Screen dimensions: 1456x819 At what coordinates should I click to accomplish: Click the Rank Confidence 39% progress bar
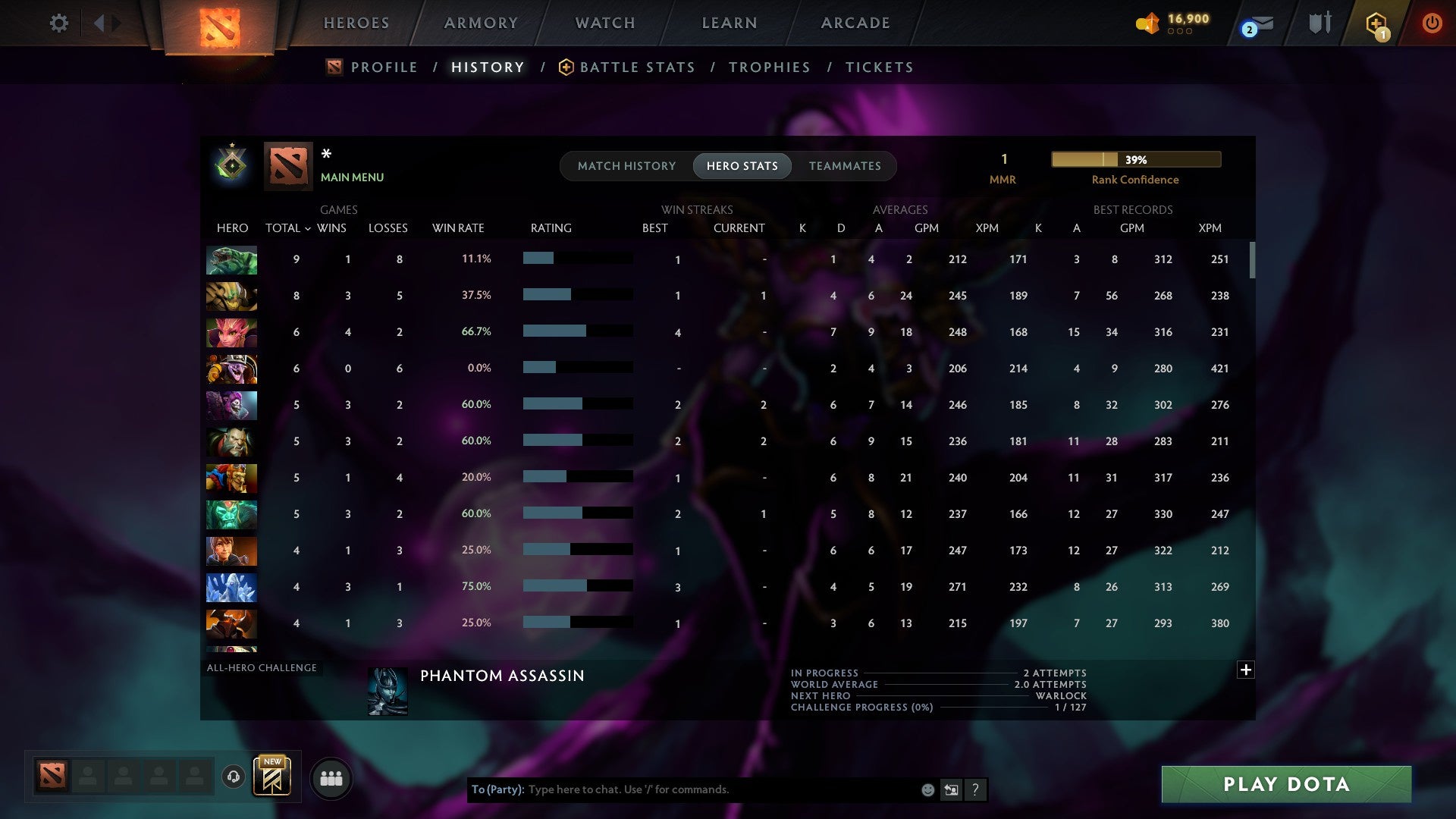point(1135,159)
